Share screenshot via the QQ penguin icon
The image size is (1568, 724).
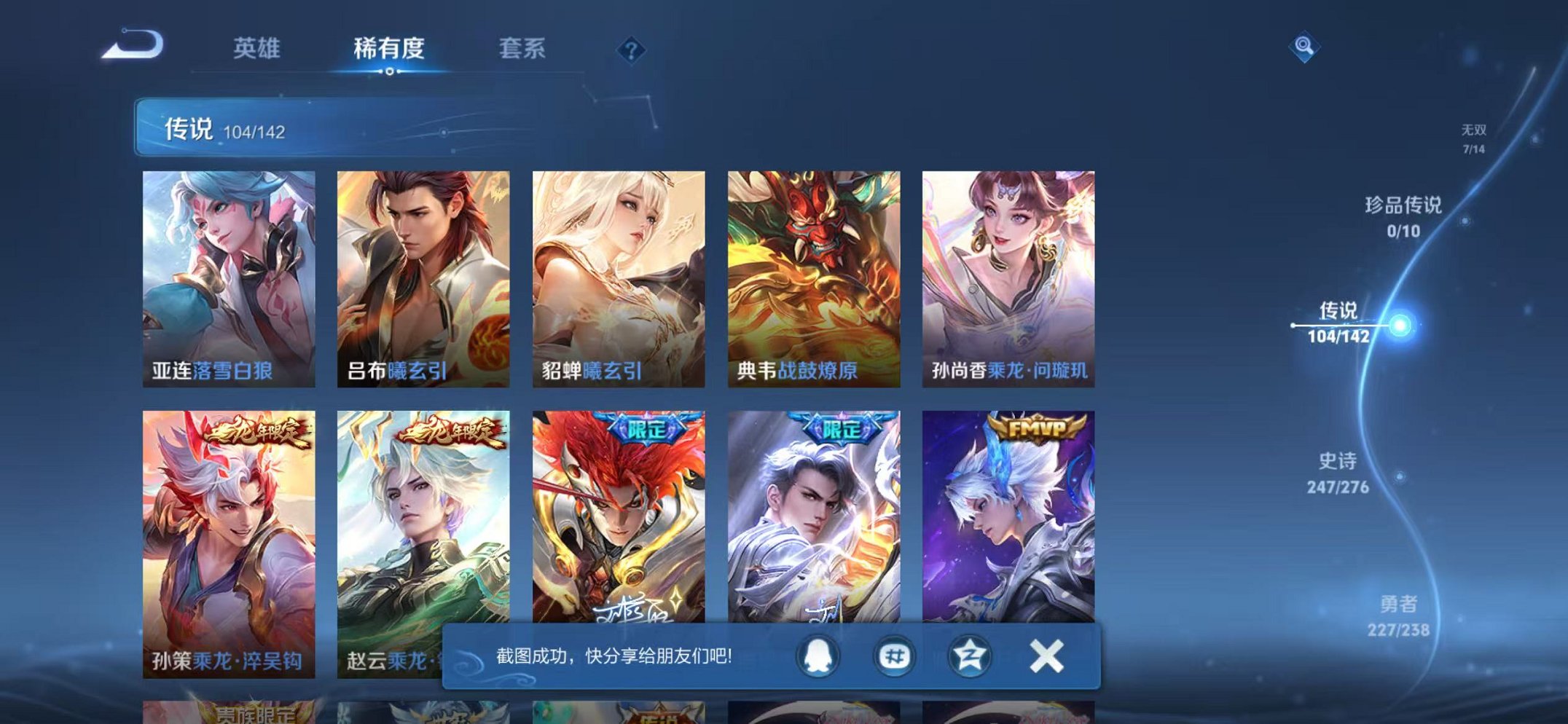[x=818, y=657]
